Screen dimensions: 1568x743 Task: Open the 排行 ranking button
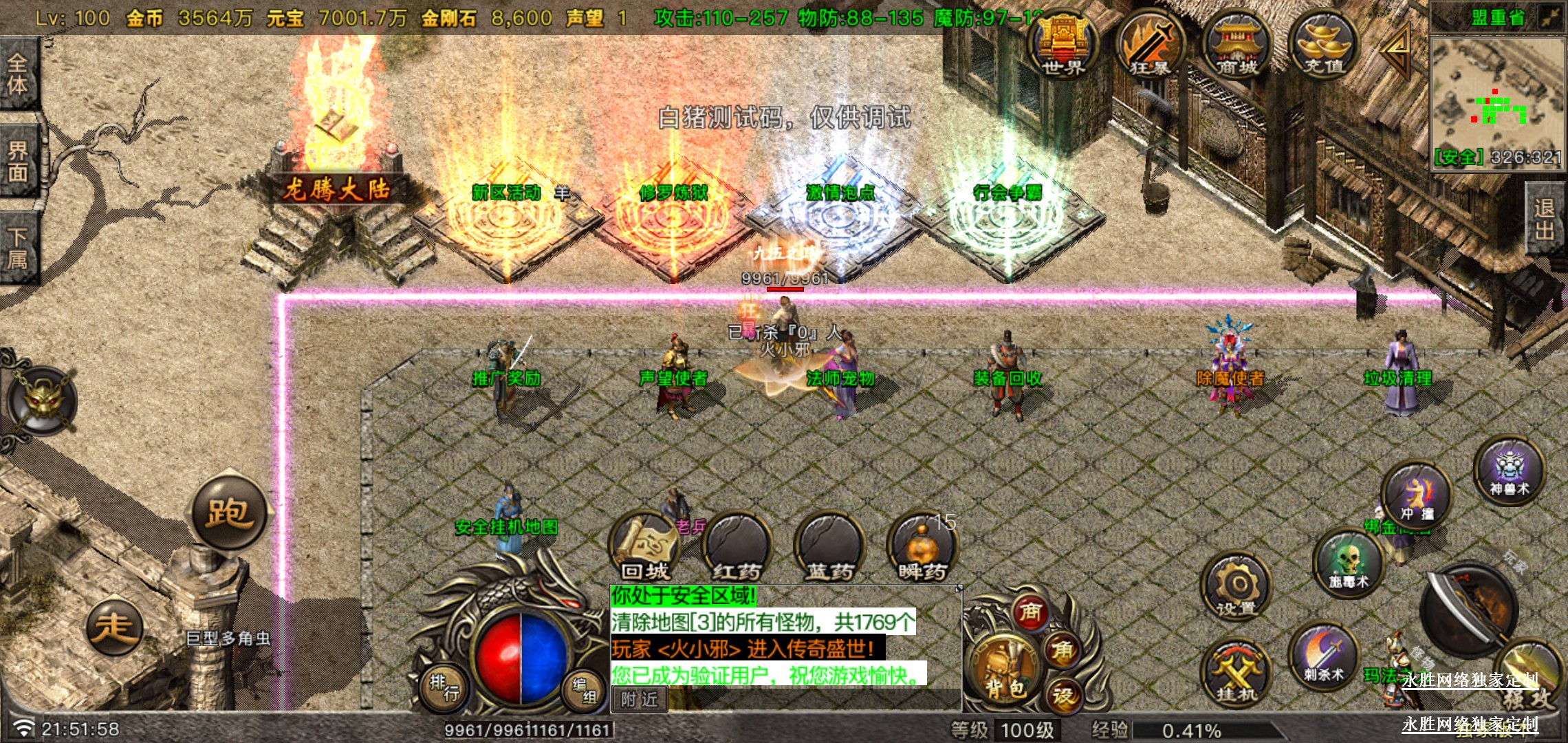click(444, 688)
